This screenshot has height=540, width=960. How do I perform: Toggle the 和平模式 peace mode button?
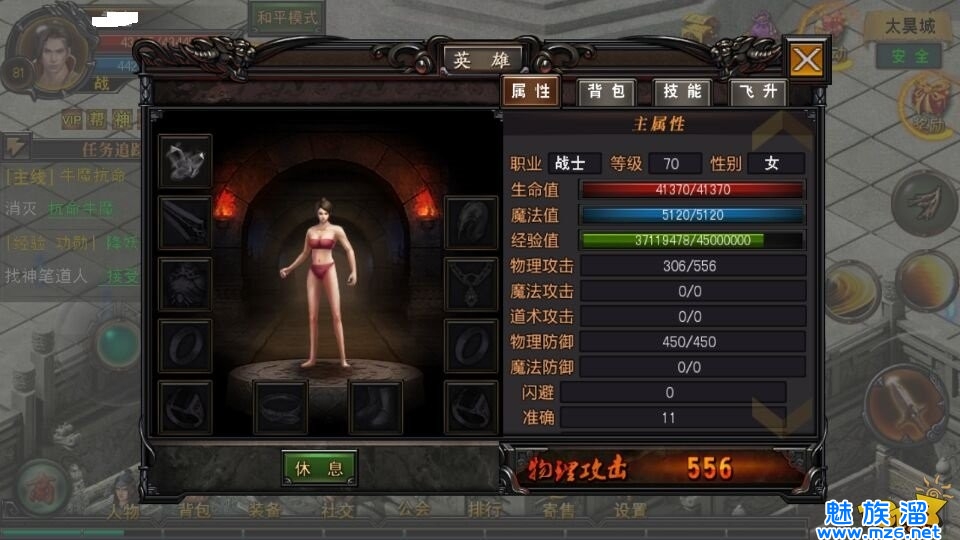tap(287, 18)
